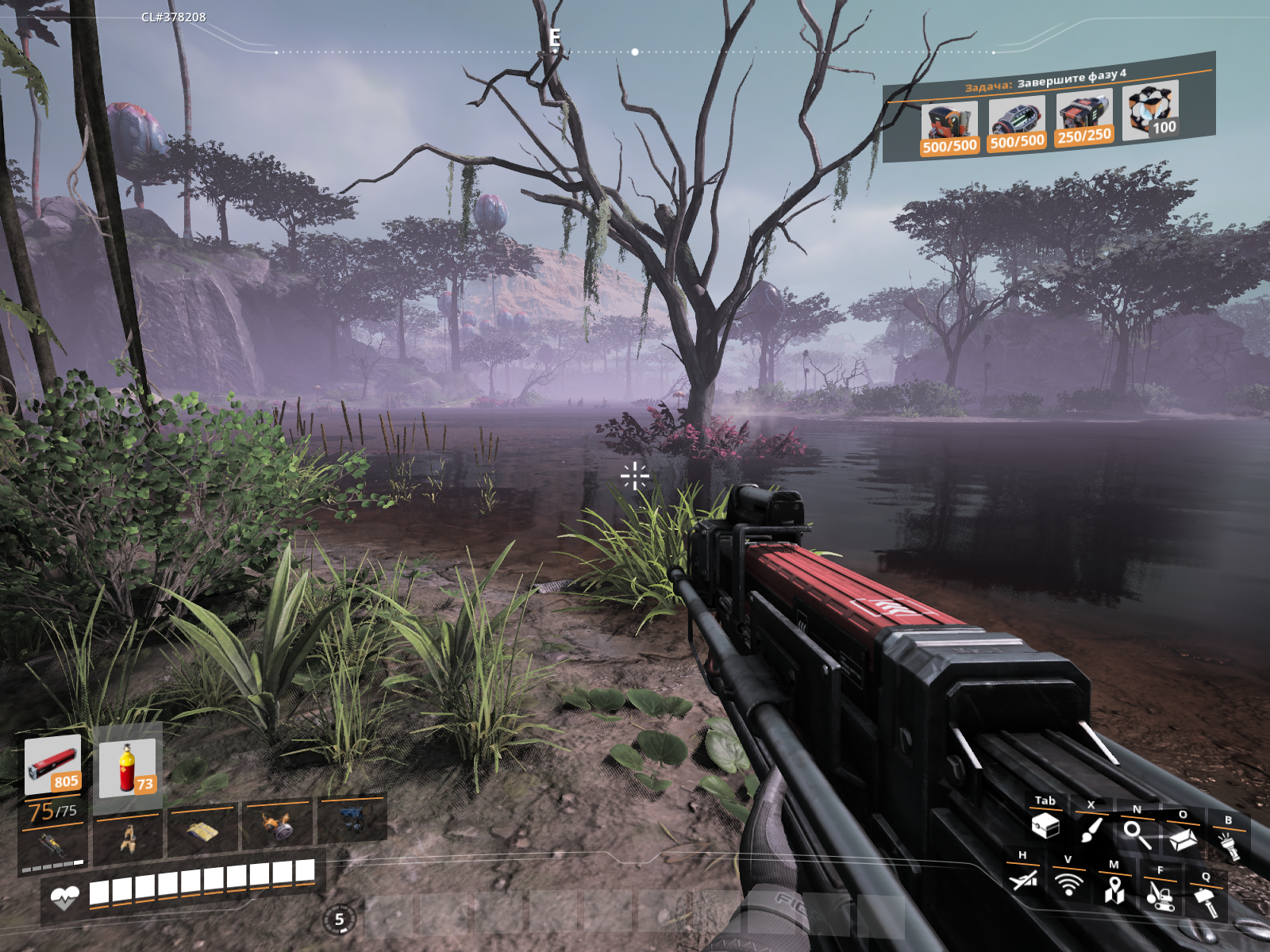Click the task item showing 250/250
This screenshot has height=952, width=1270.
coord(1084,119)
